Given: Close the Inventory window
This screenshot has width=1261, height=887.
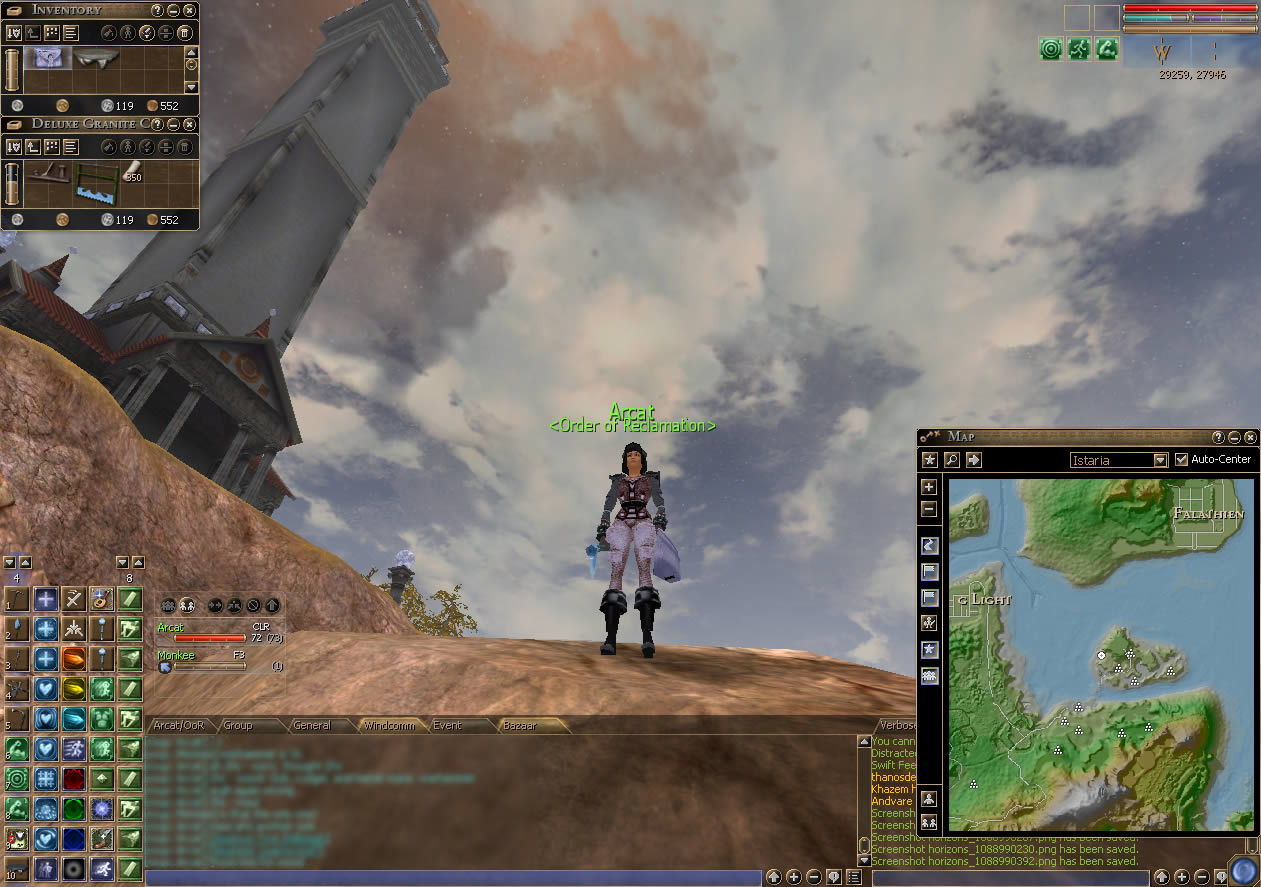Looking at the screenshot, I should click(189, 10).
